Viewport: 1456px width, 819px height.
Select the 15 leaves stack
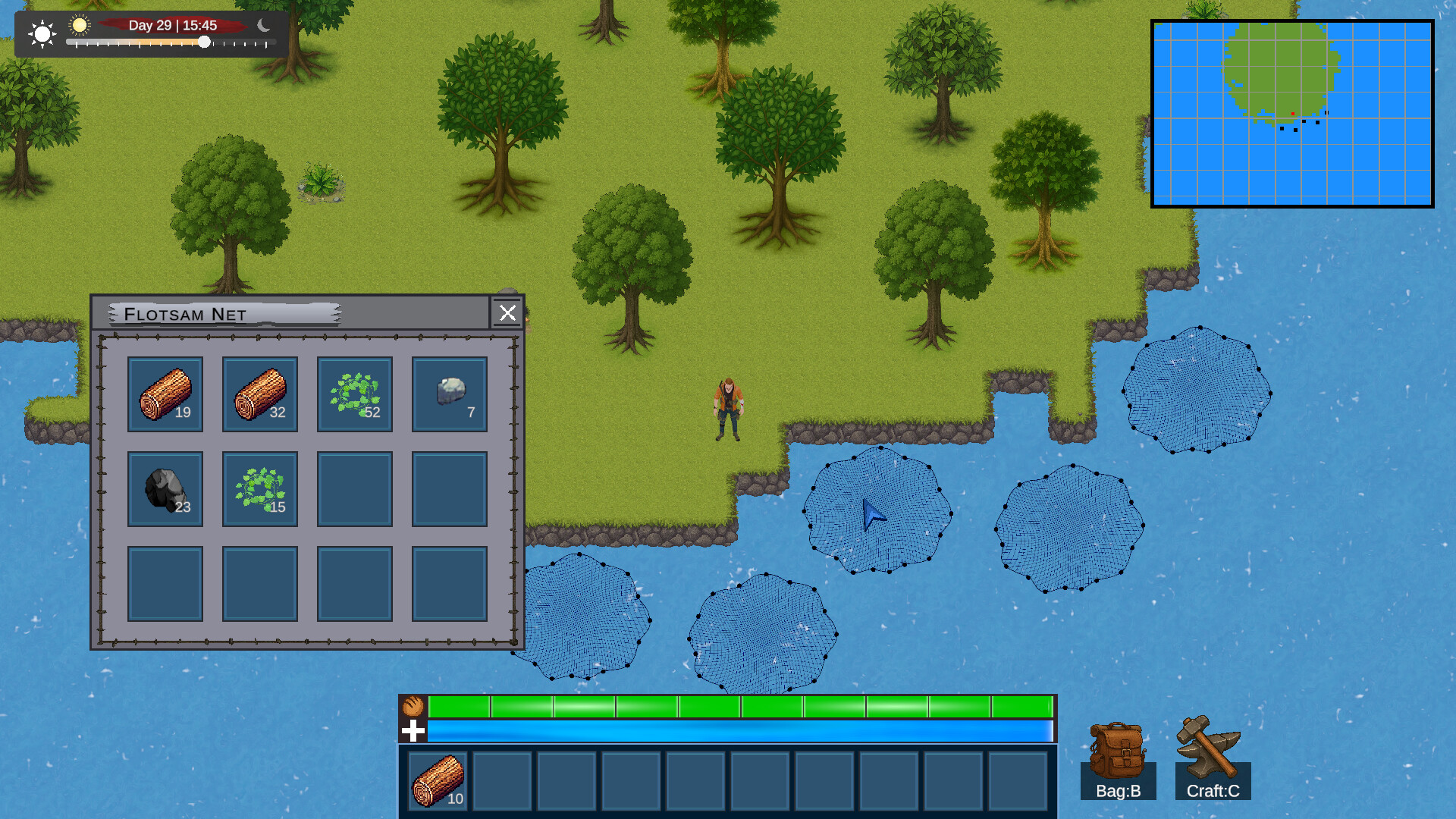pos(259,489)
